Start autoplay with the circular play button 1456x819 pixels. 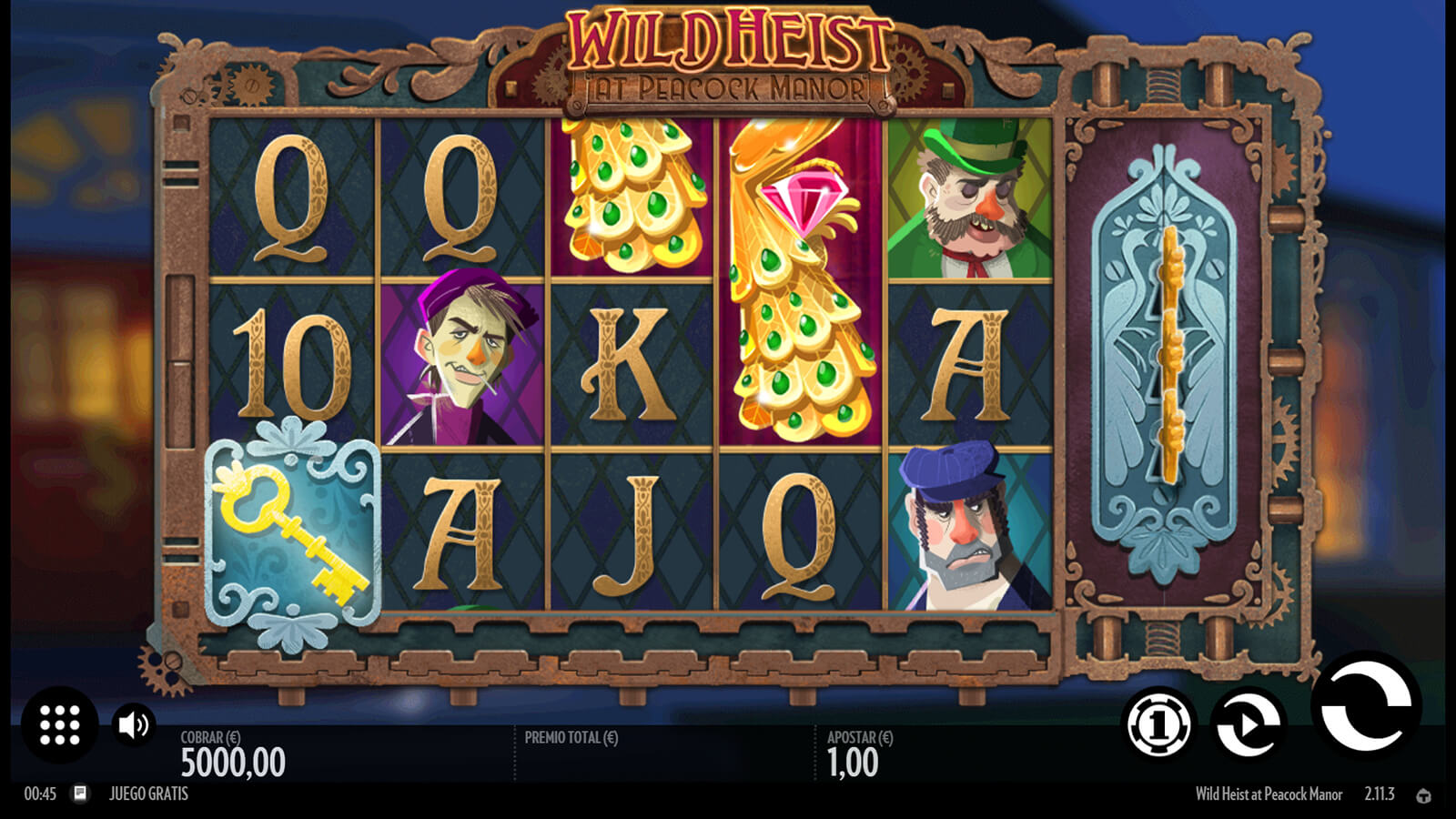tap(1249, 724)
